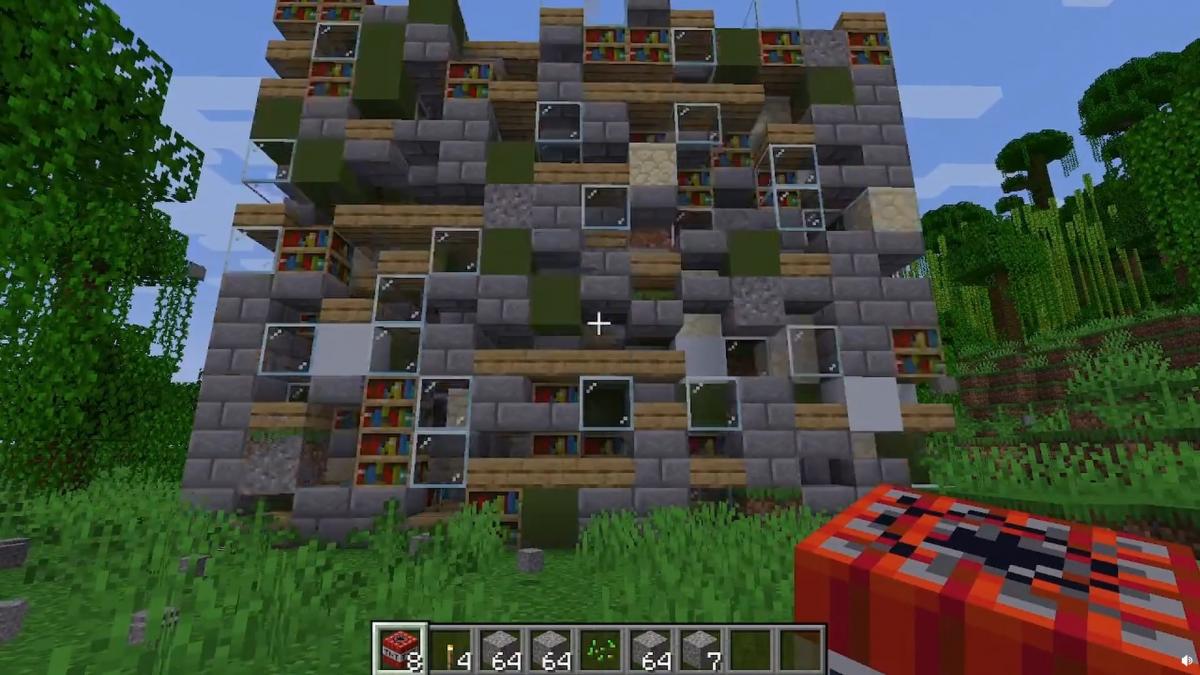Screen dimensions: 1200x675
Task: Select the TNT slot in the hotbar
Action: point(400,648)
